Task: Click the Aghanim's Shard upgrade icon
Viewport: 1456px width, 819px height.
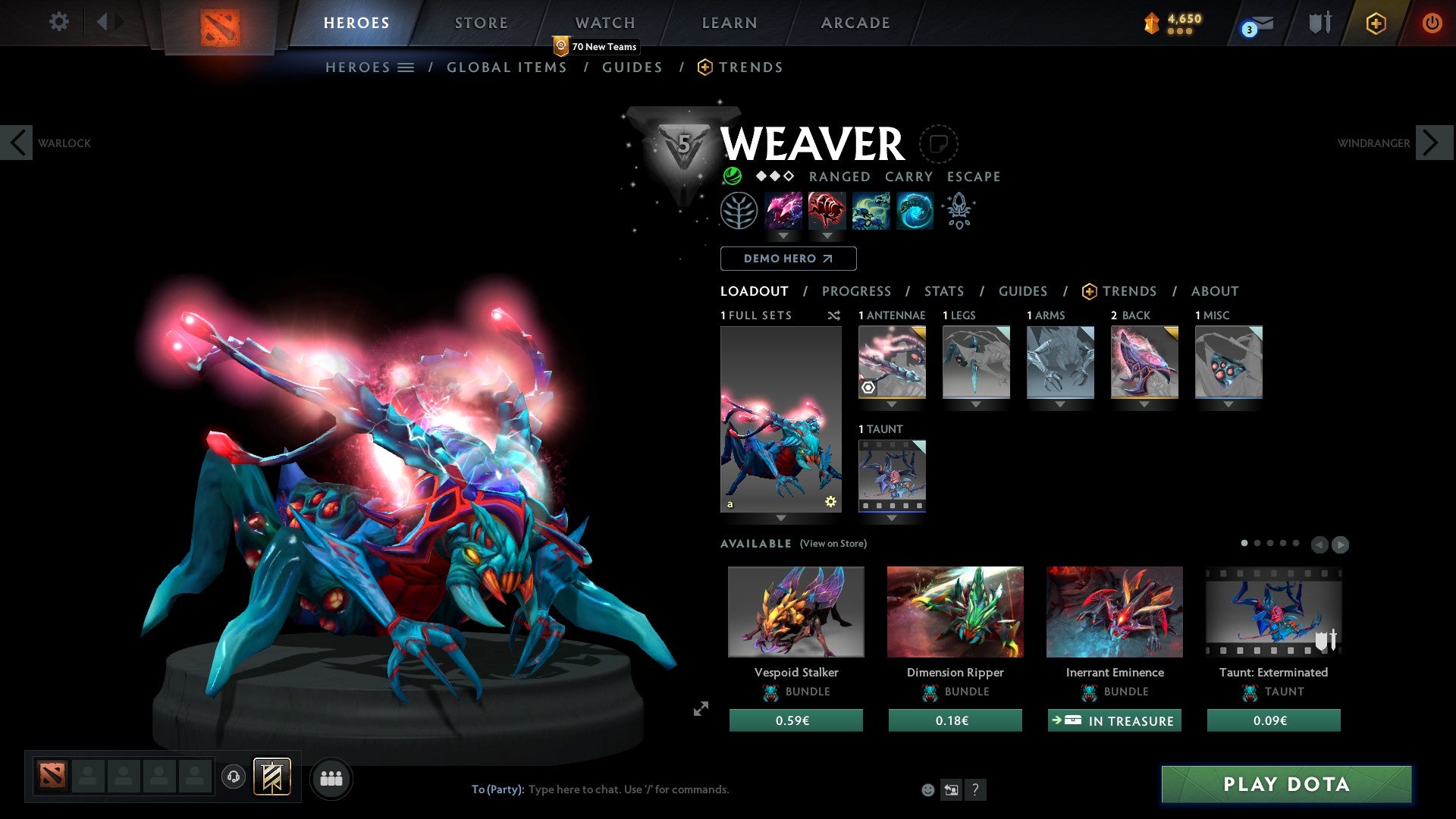Action: click(958, 211)
